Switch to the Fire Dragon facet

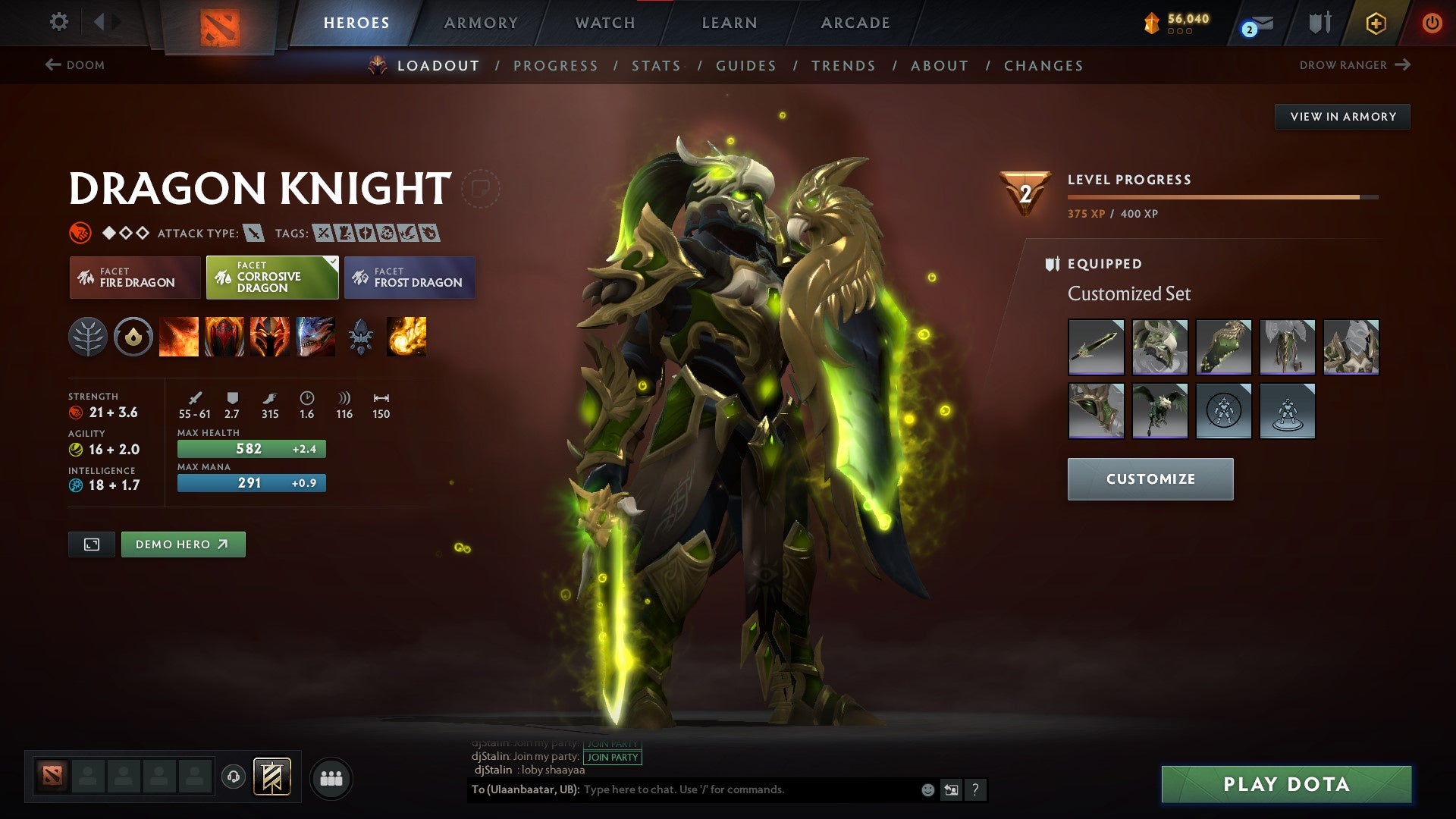135,278
